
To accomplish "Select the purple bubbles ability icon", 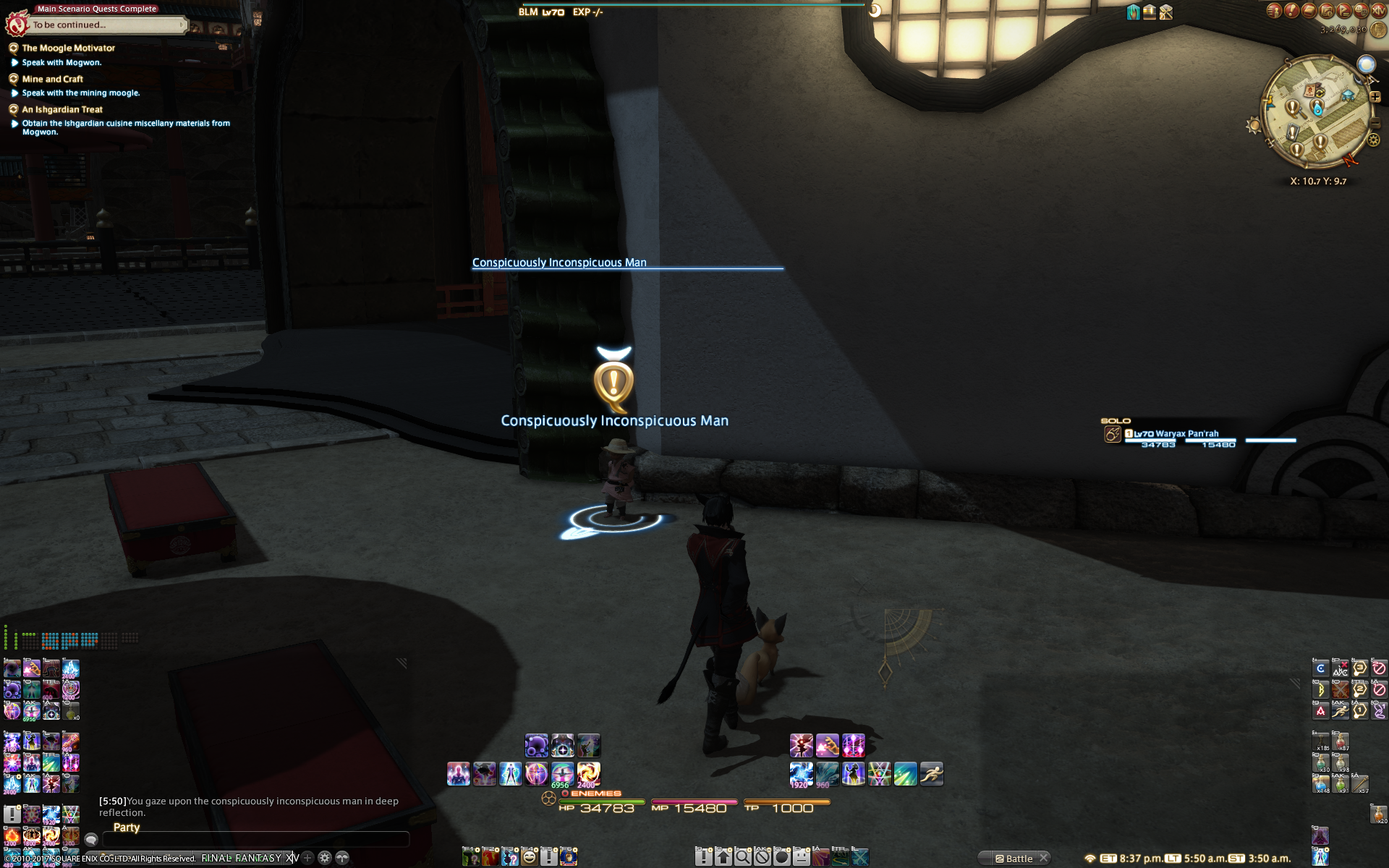I will click(536, 745).
